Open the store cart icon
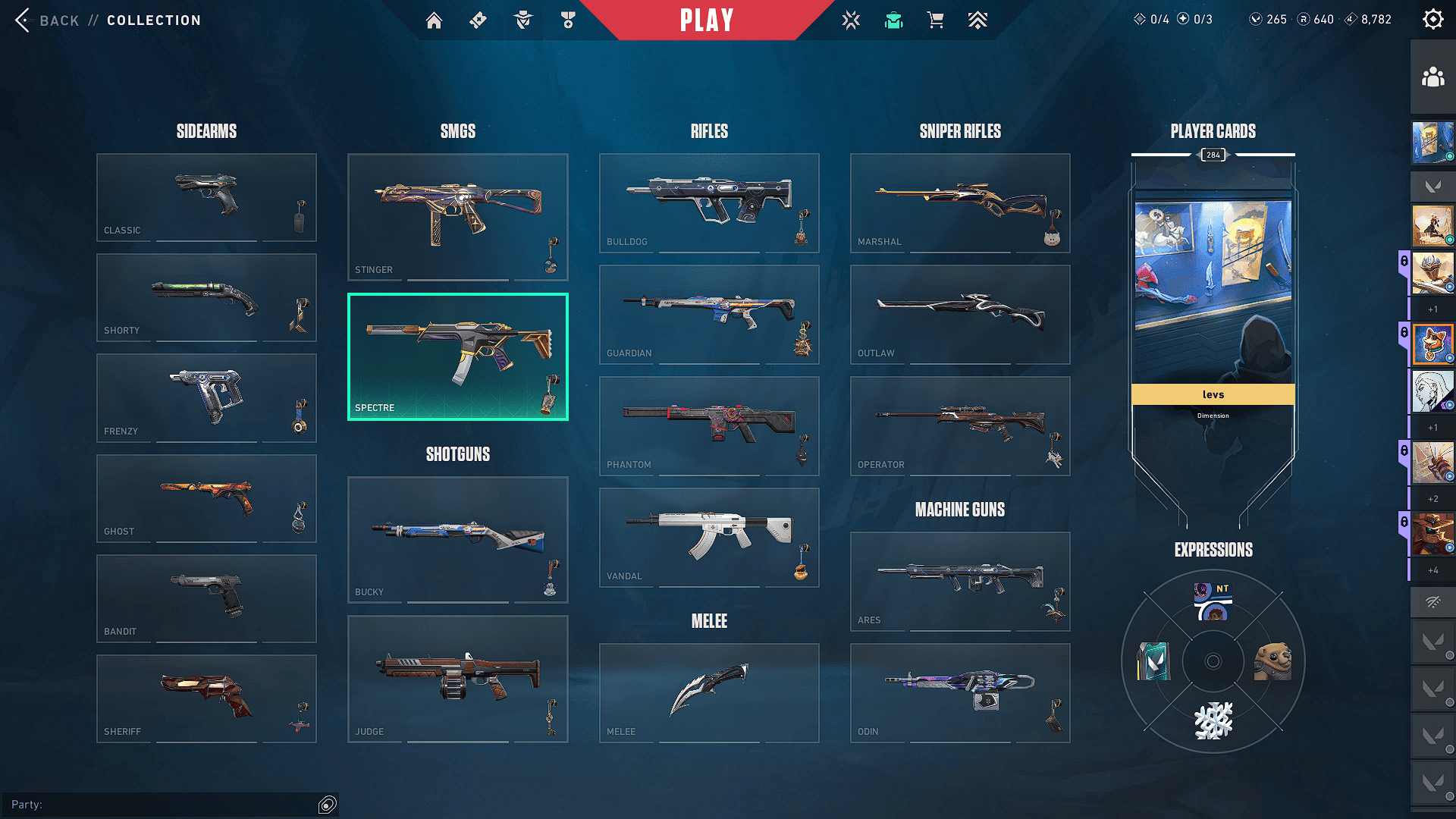 click(x=936, y=20)
